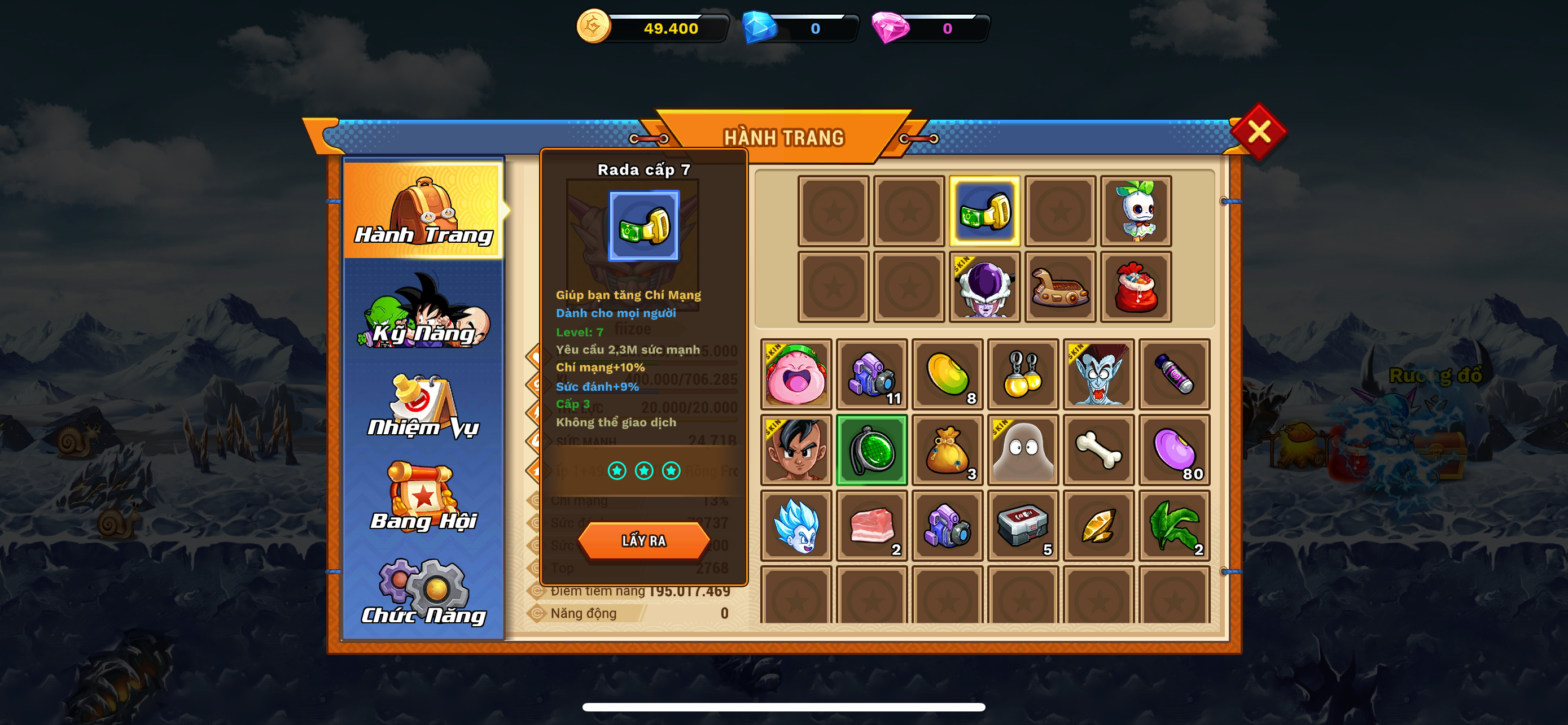Pick the purple bean stack of 80
Viewport: 1568px width, 725px height.
(1173, 451)
